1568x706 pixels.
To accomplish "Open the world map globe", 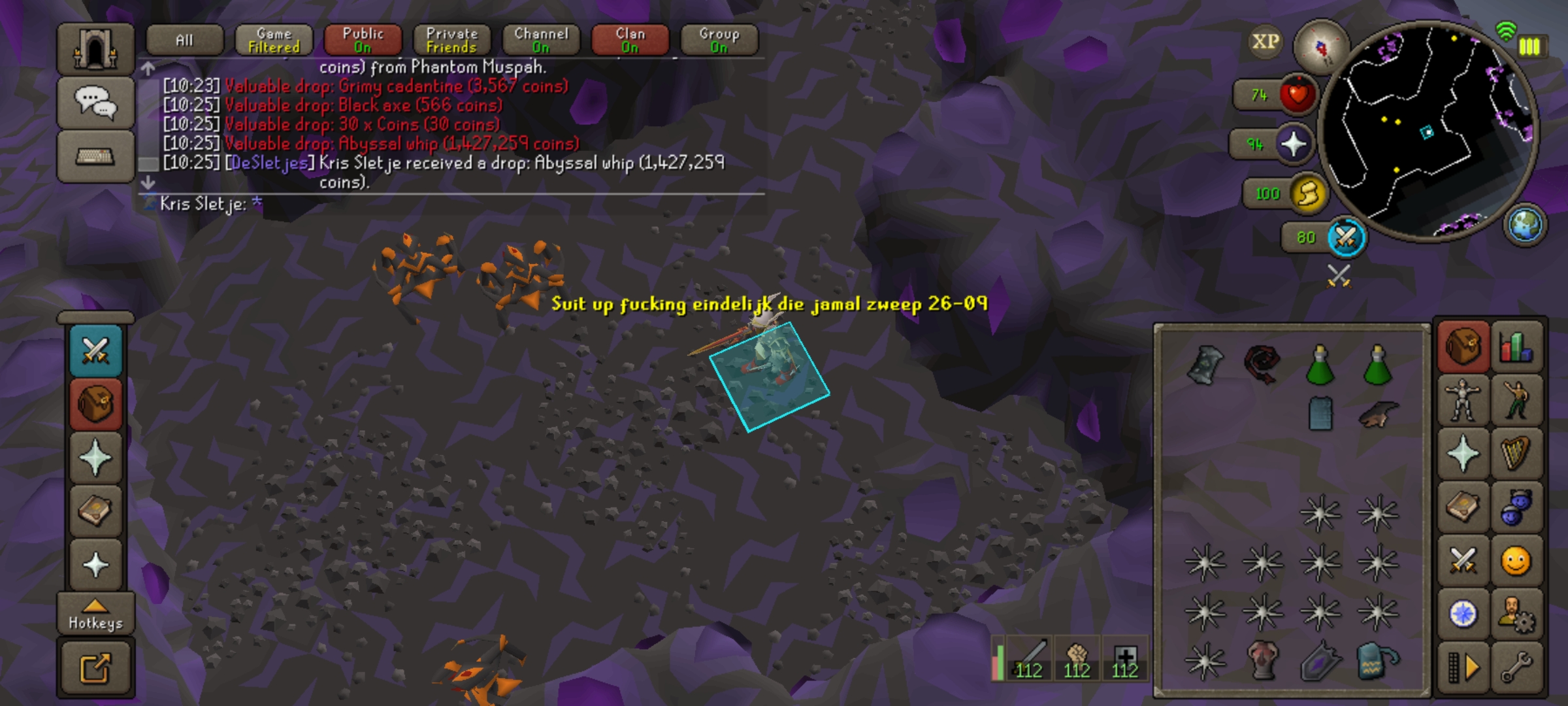I will [1526, 226].
